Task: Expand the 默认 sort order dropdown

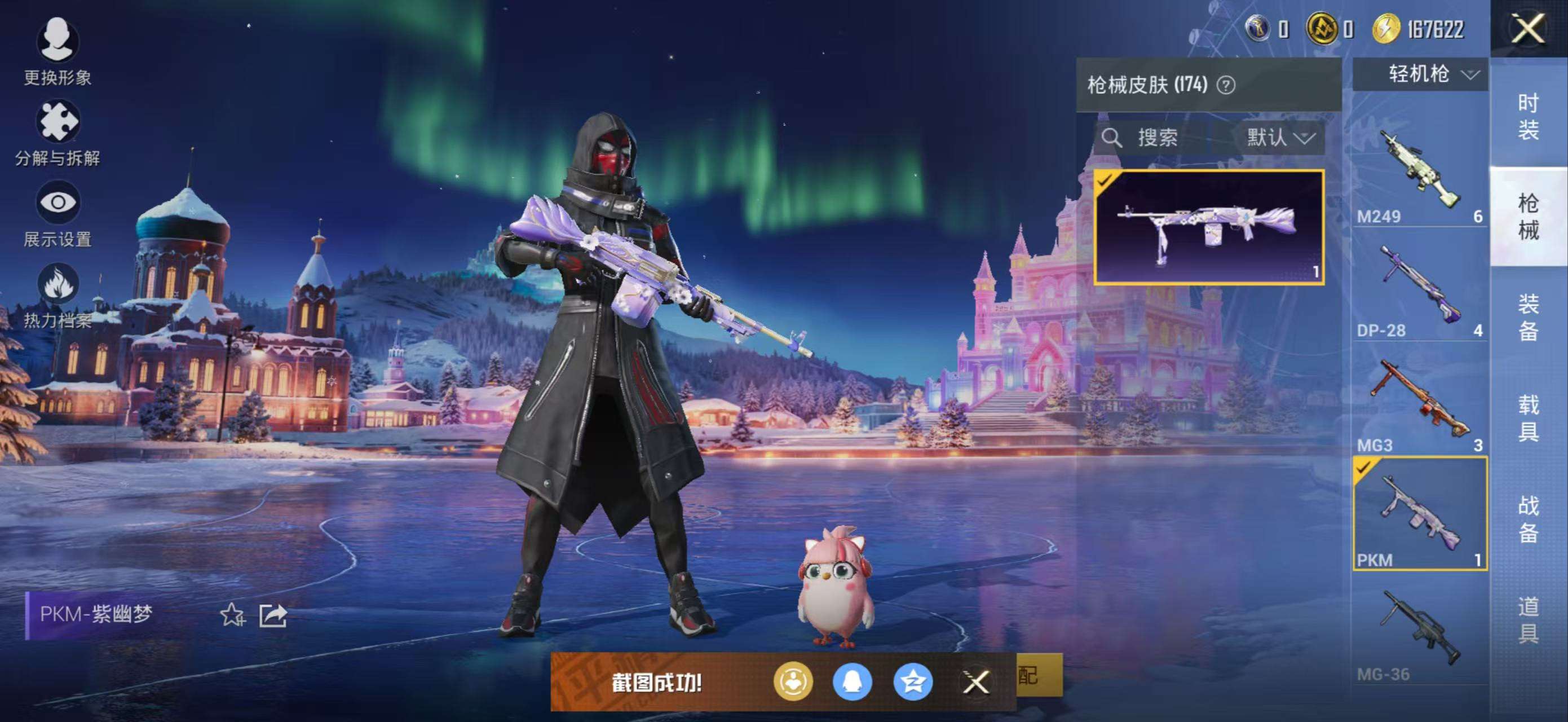Action: (1282, 138)
